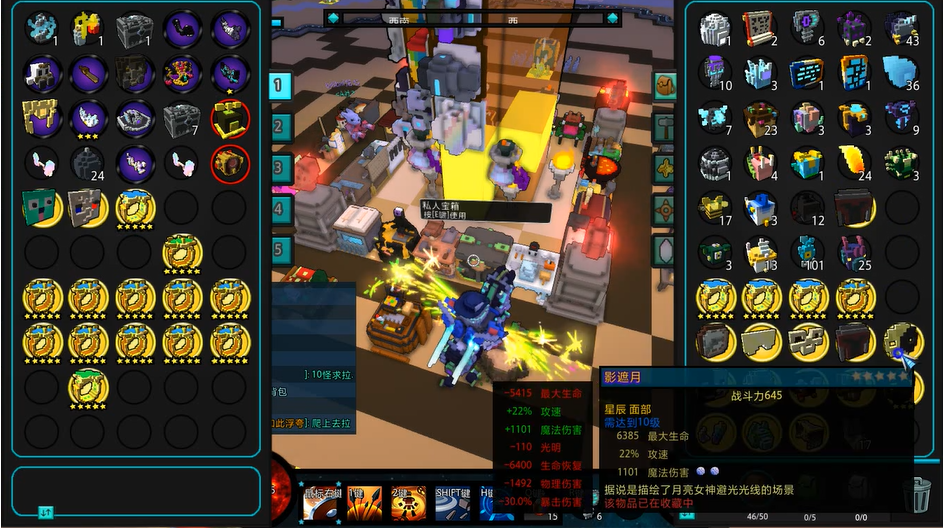Select the crescent moon face item
Screen dimensions: 943x528
[899, 341]
